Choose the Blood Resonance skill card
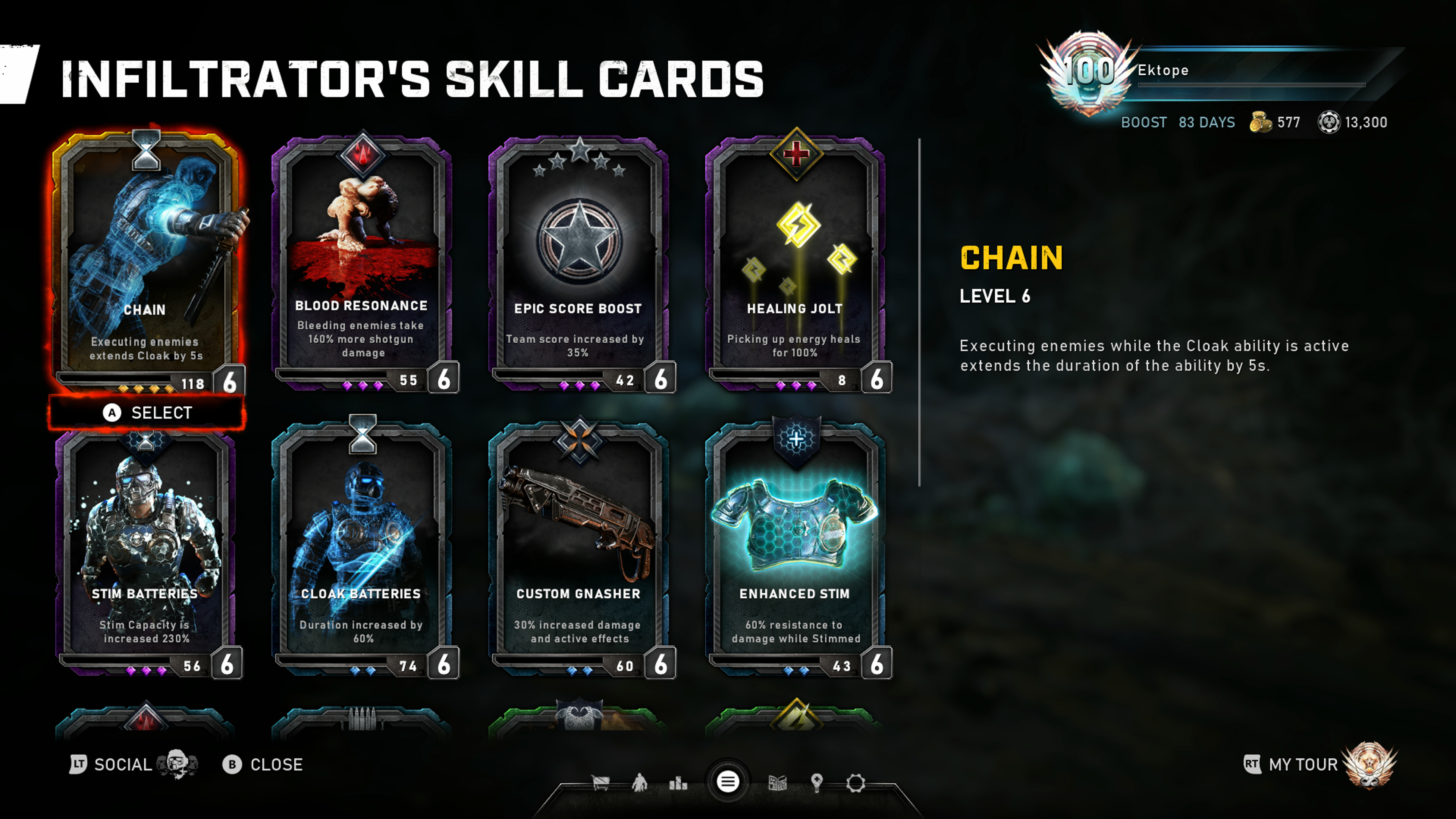 pyautogui.click(x=362, y=260)
